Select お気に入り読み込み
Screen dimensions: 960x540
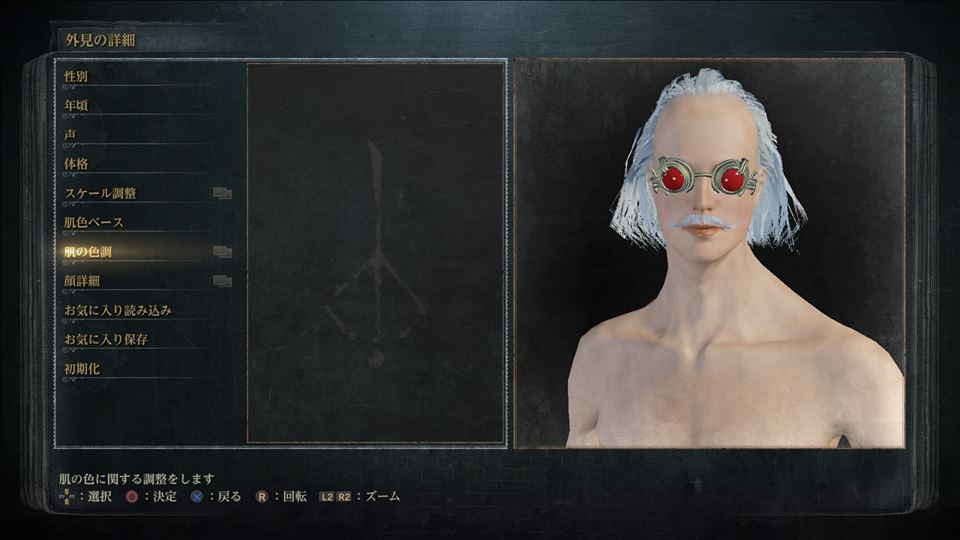point(118,310)
